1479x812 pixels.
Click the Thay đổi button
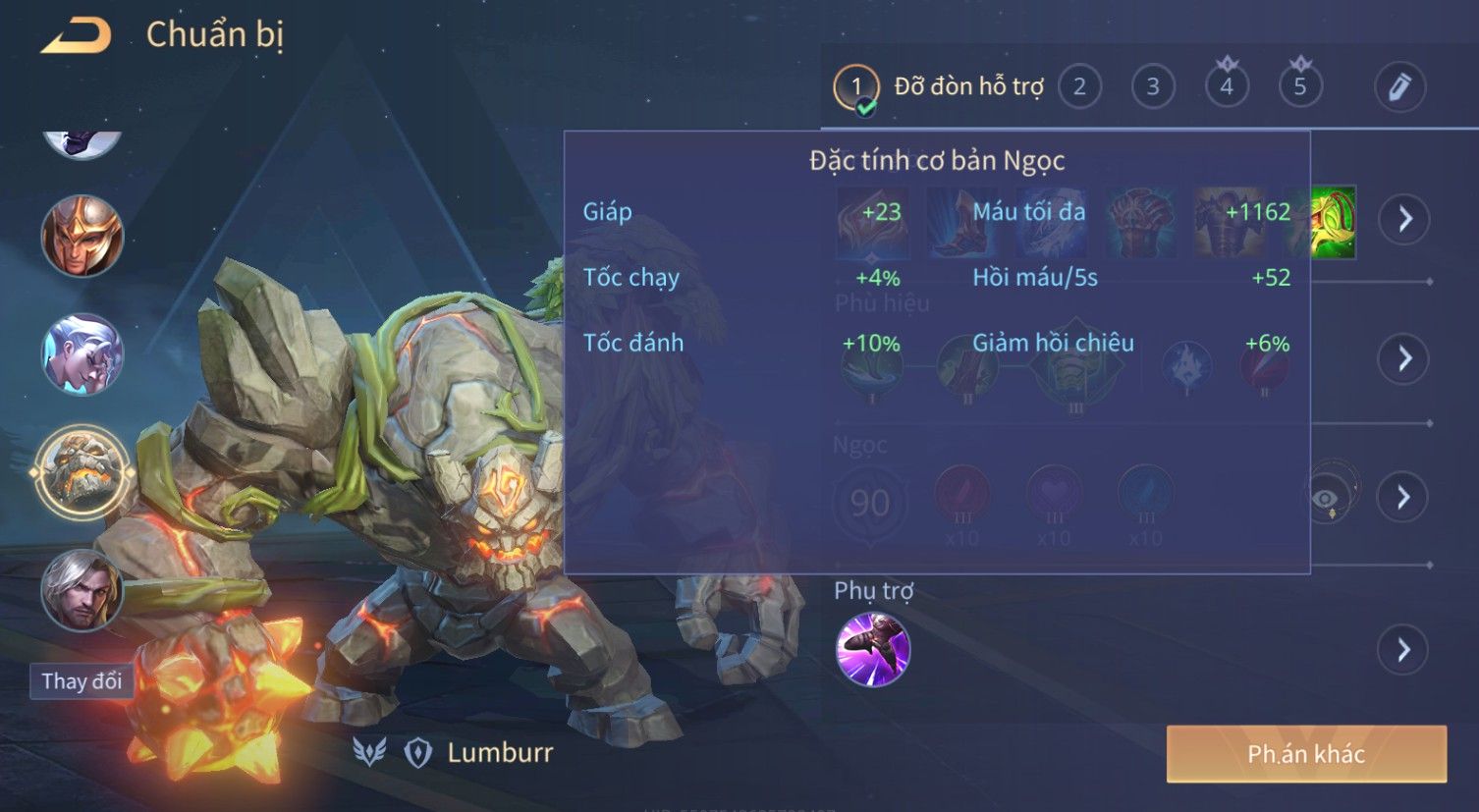pyautogui.click(x=82, y=680)
